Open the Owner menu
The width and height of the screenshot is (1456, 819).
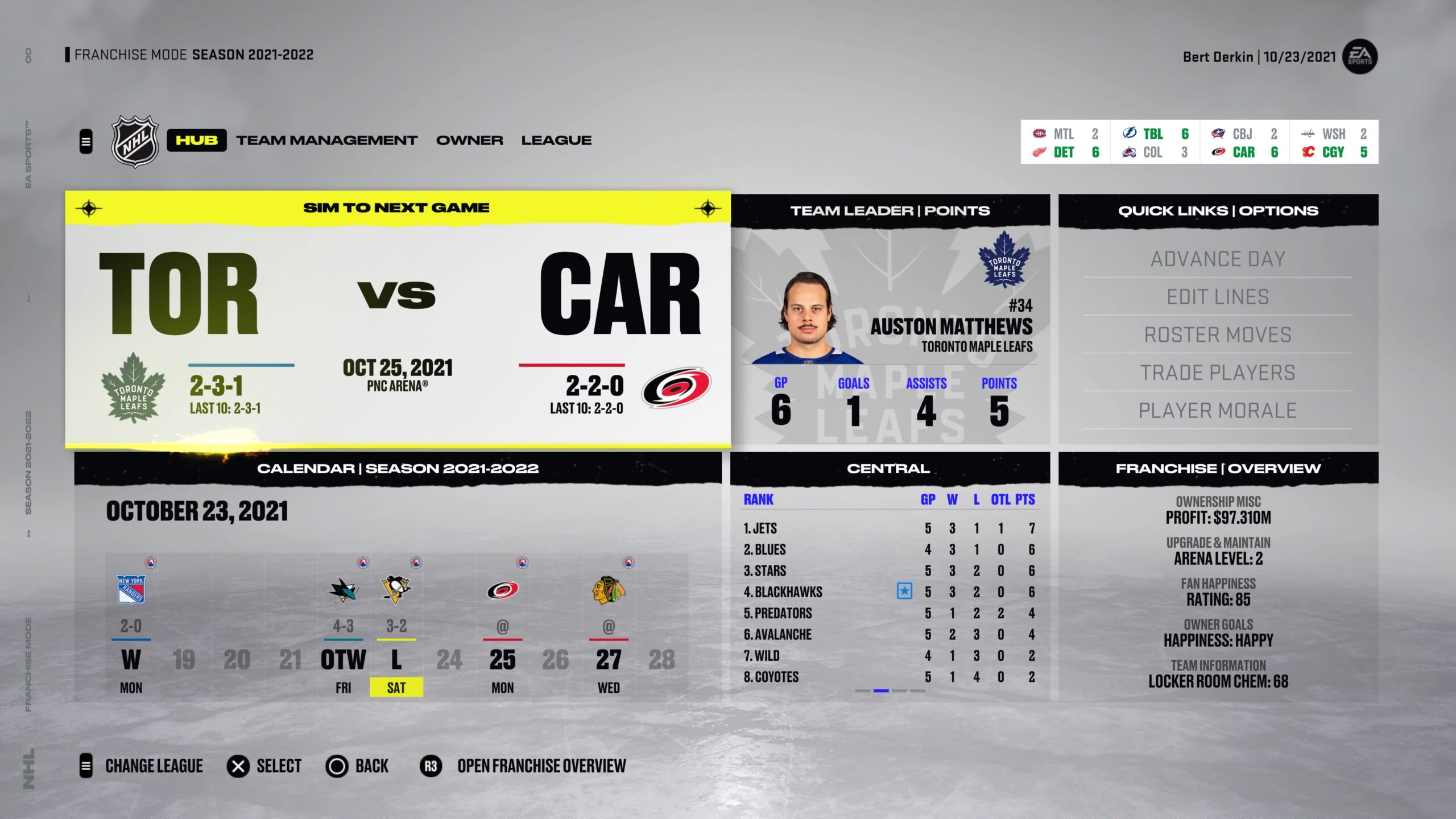point(469,140)
